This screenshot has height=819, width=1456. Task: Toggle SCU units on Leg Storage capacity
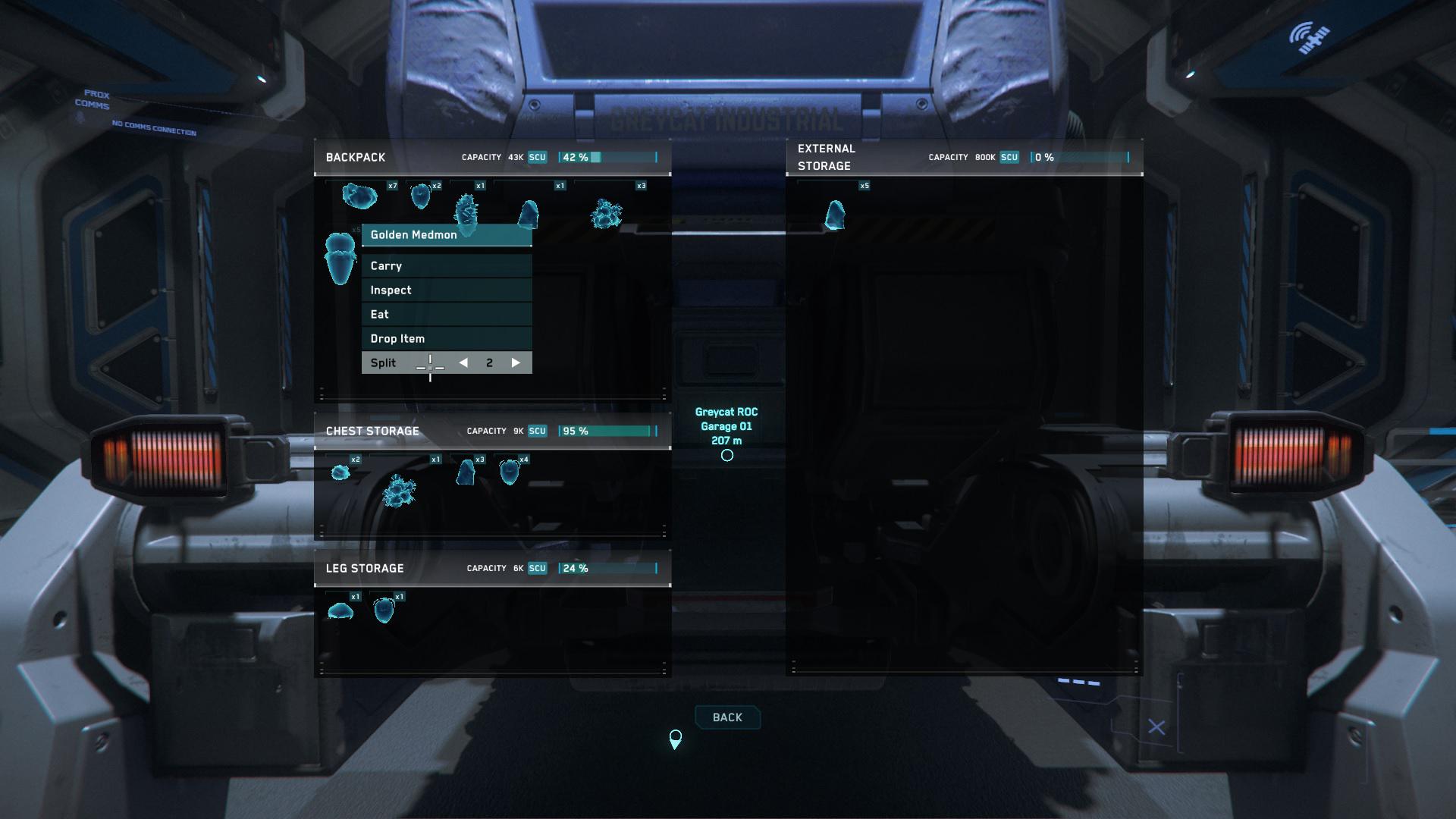pos(537,568)
